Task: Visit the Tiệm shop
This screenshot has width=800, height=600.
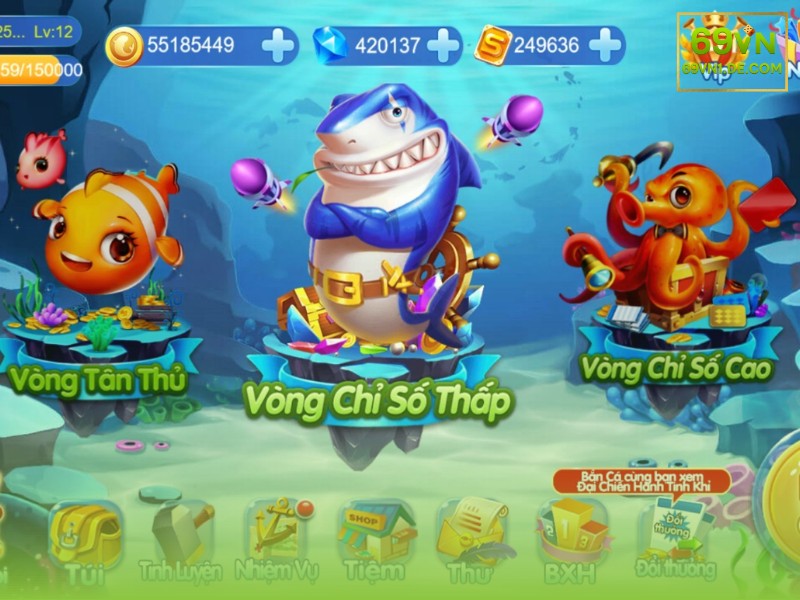Action: [373, 540]
